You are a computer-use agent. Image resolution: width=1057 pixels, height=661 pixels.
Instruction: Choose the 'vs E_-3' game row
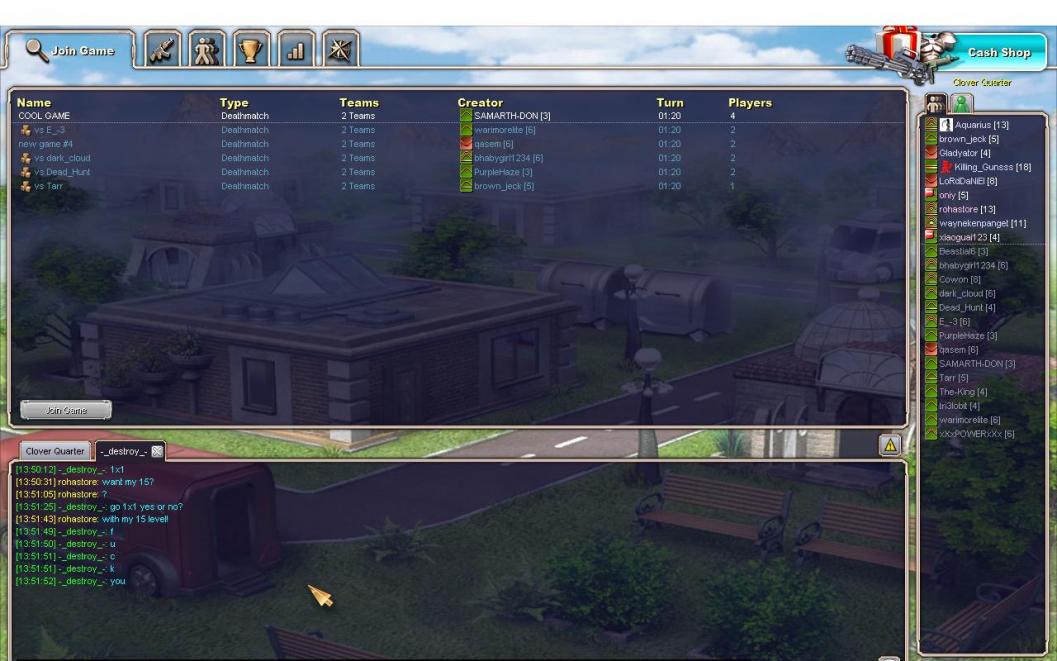coord(49,130)
